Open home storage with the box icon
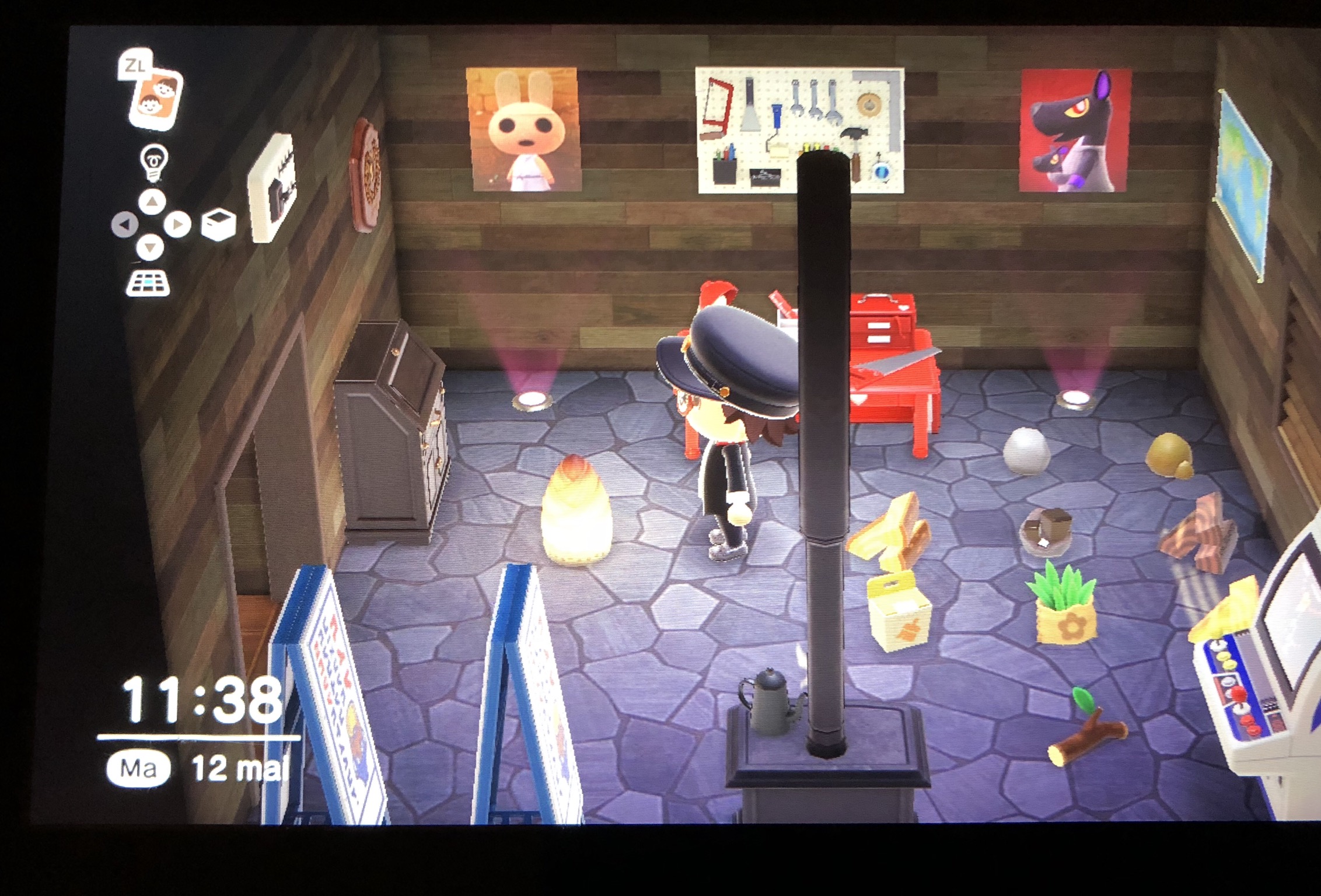Image resolution: width=1321 pixels, height=896 pixels. coord(218,225)
